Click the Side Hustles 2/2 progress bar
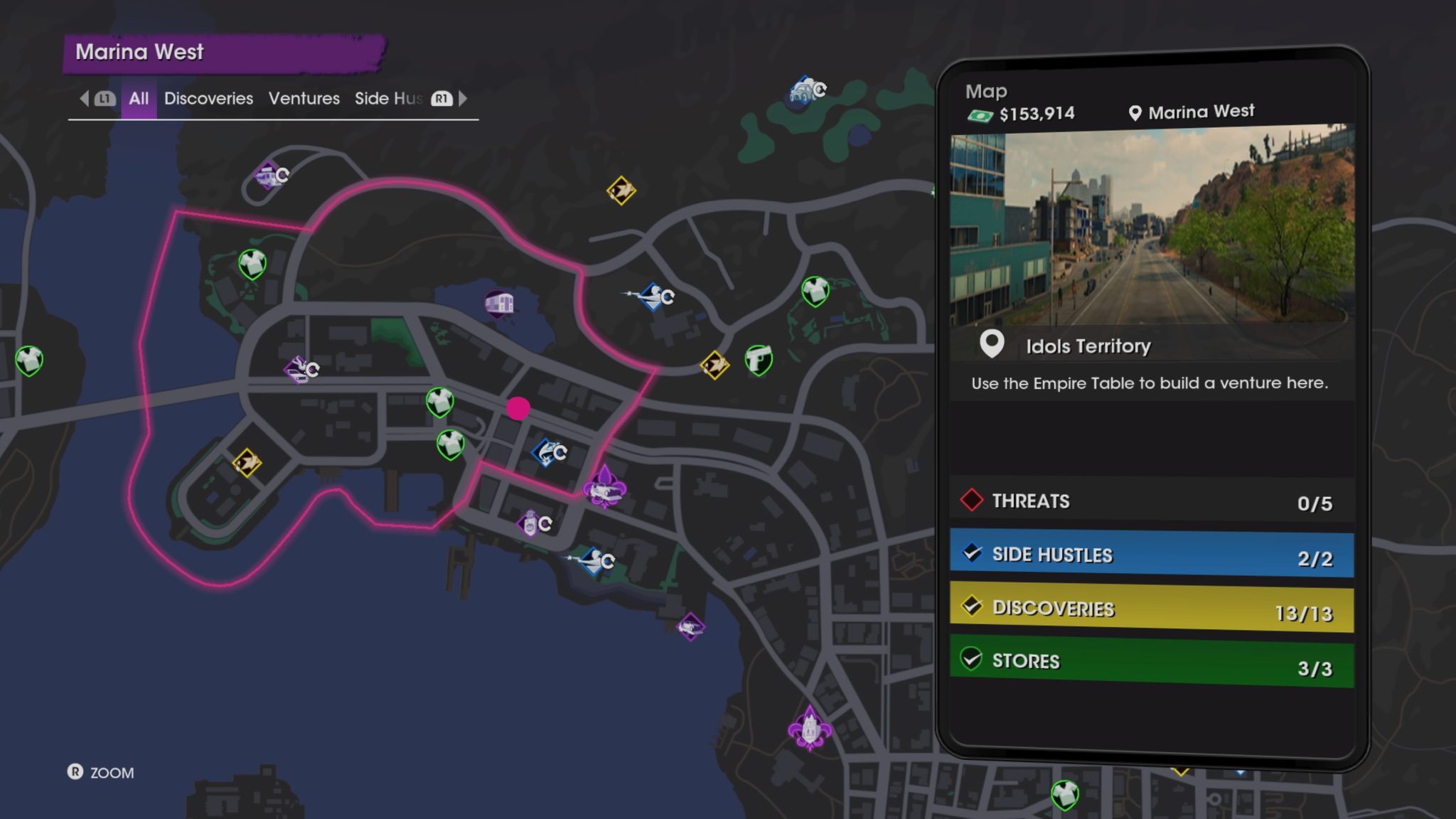1456x819 pixels. pyautogui.click(x=1153, y=555)
